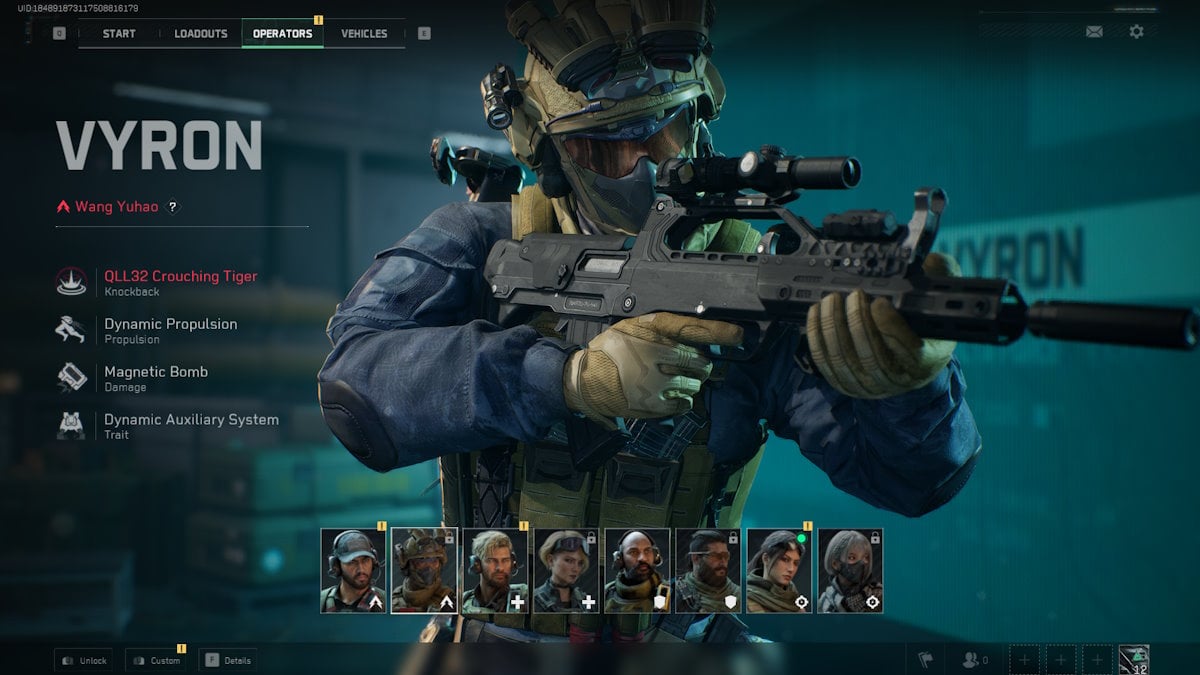
Task: Choose the gray-haired masked woman operator
Action: (x=850, y=570)
